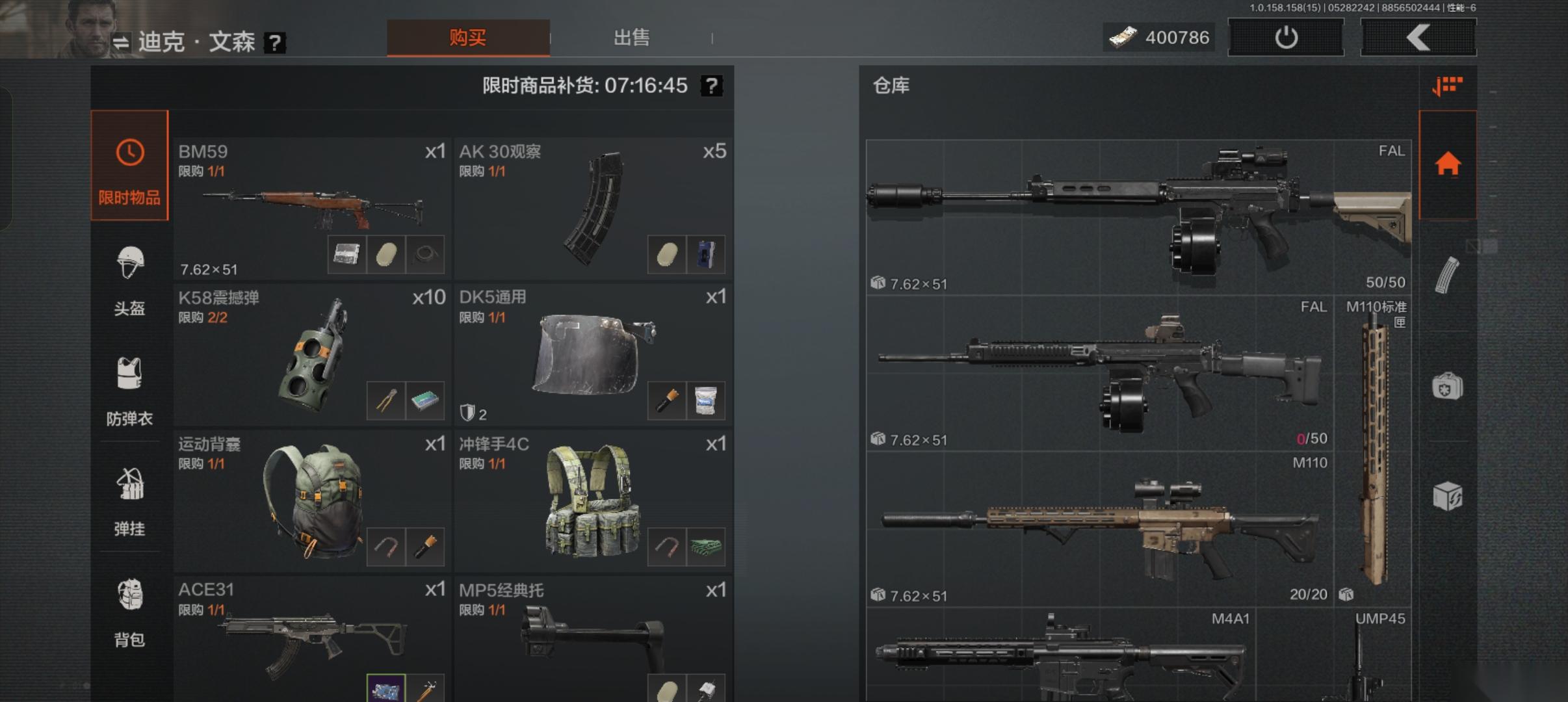Select the 限时物品 limited items category

pyautogui.click(x=129, y=166)
